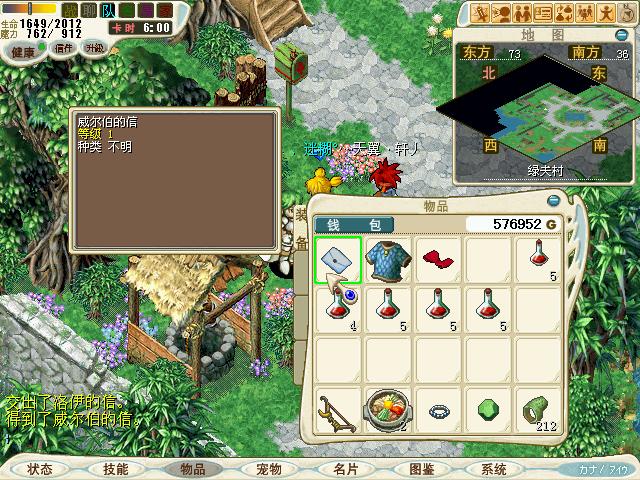Open the 宠物 pets menu
Viewport: 640px width, 480px height.
click(x=268, y=468)
